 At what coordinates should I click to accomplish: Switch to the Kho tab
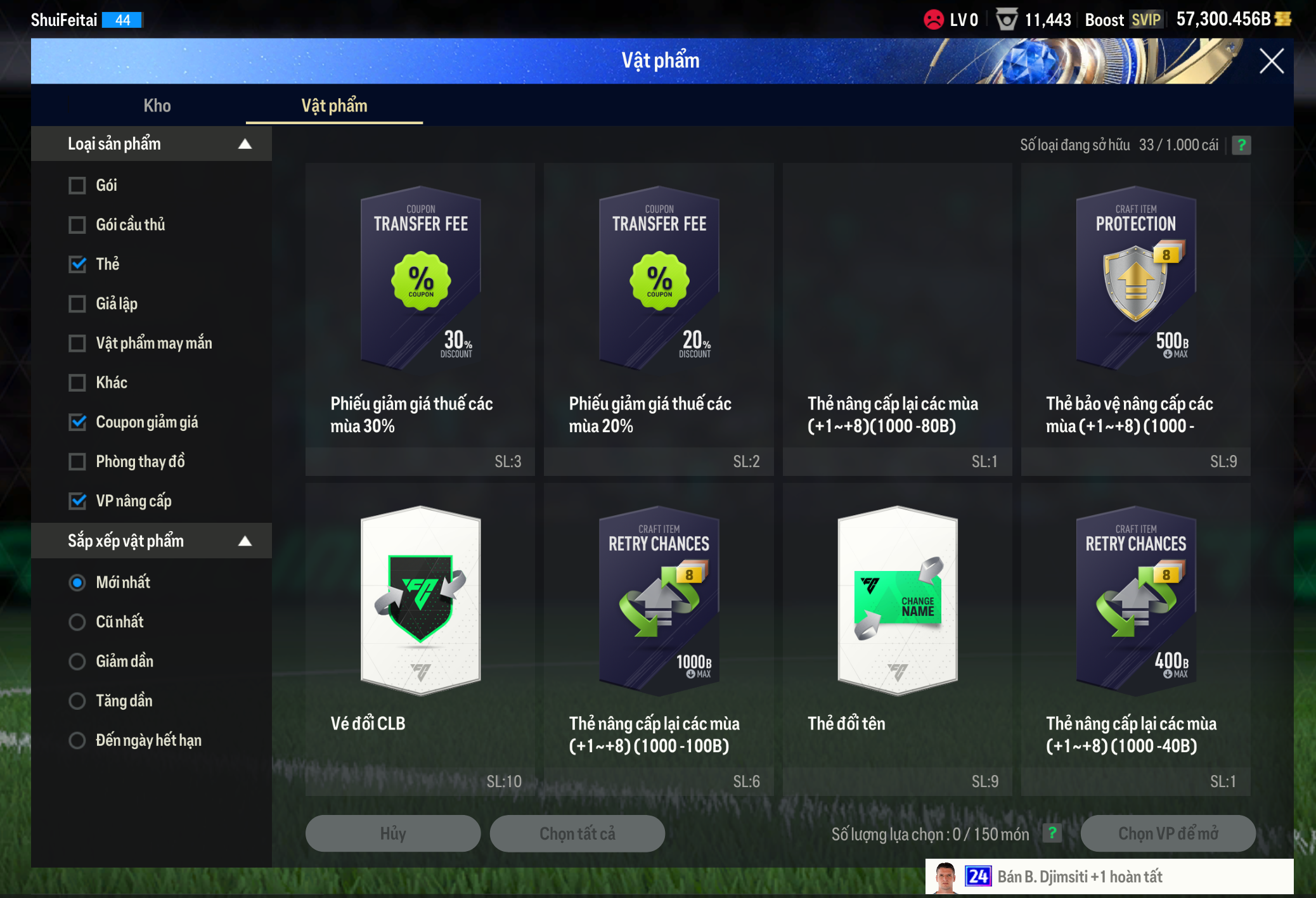point(157,105)
